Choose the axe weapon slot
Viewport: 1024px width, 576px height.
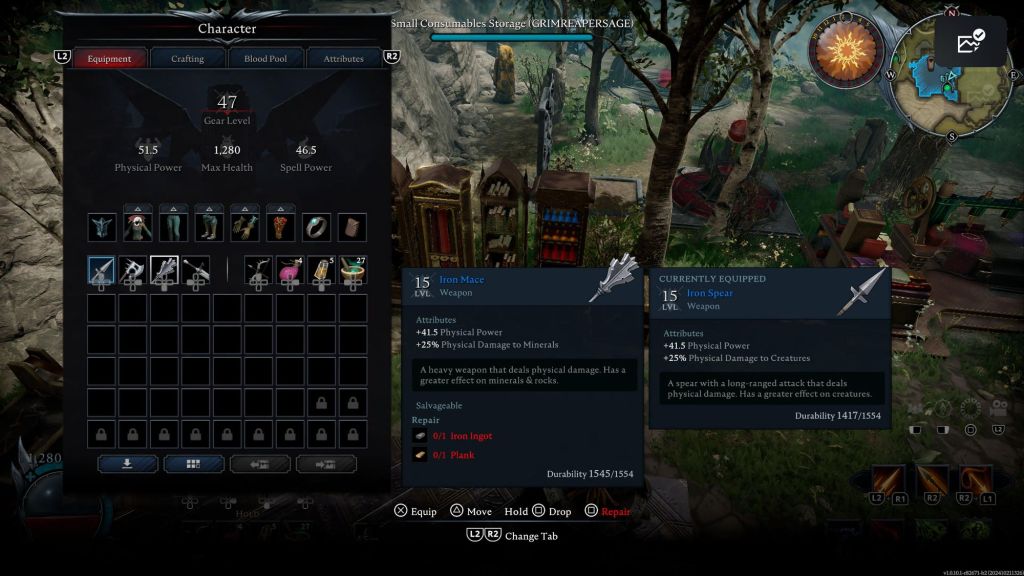(x=133, y=270)
